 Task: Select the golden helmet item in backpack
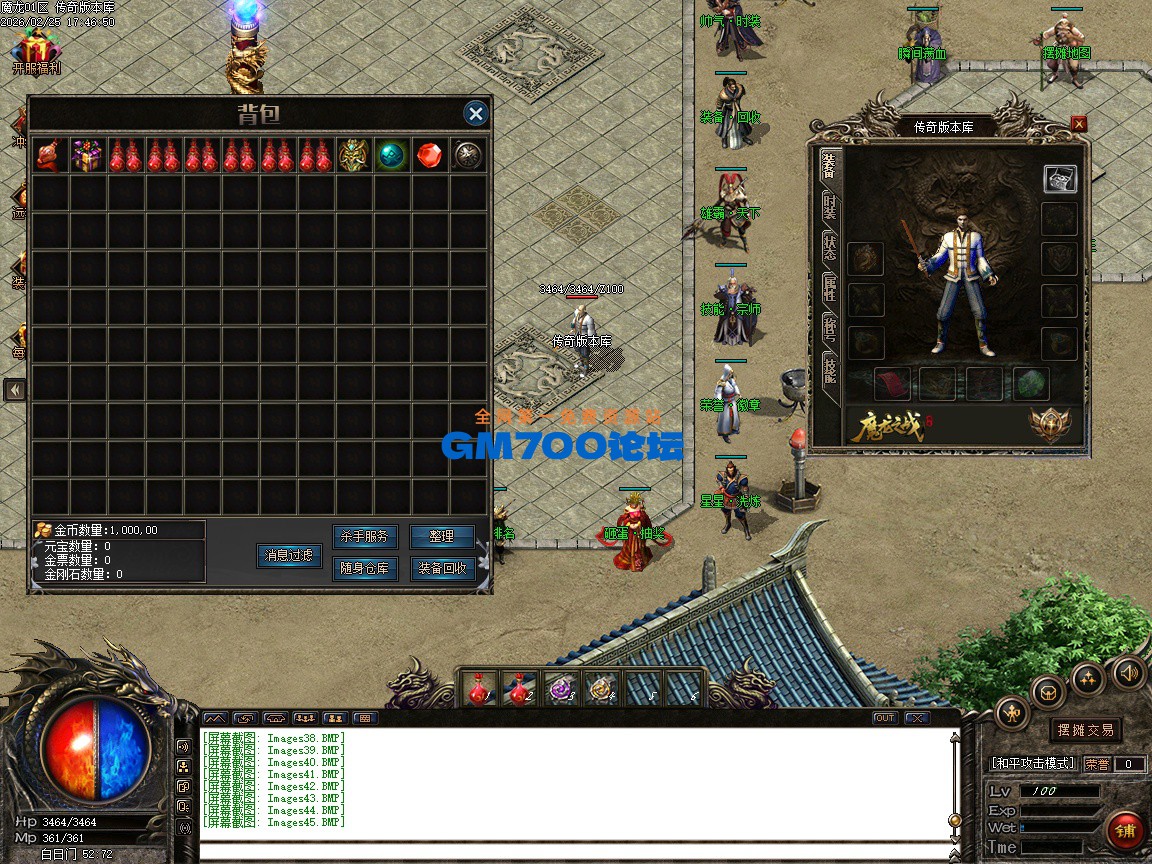click(x=353, y=155)
